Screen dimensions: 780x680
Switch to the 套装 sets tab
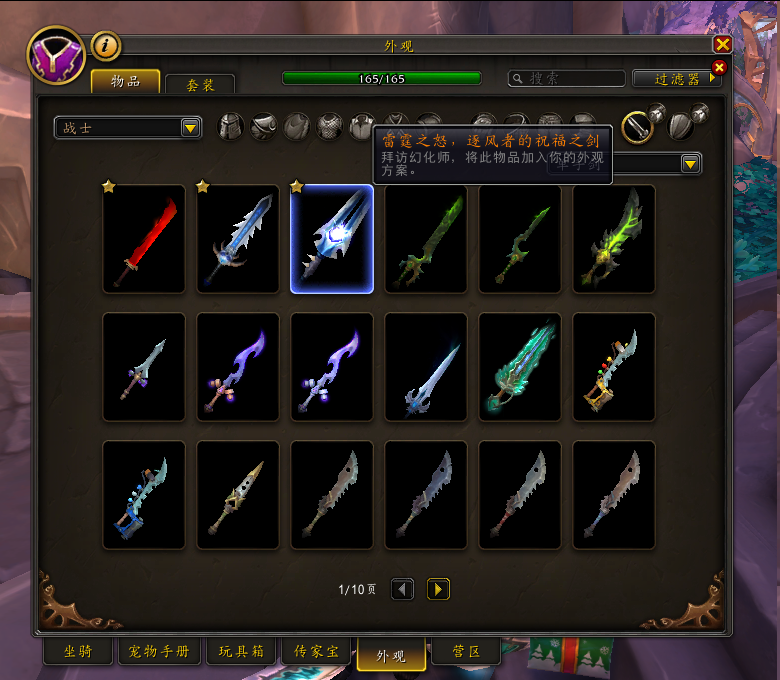coord(200,85)
